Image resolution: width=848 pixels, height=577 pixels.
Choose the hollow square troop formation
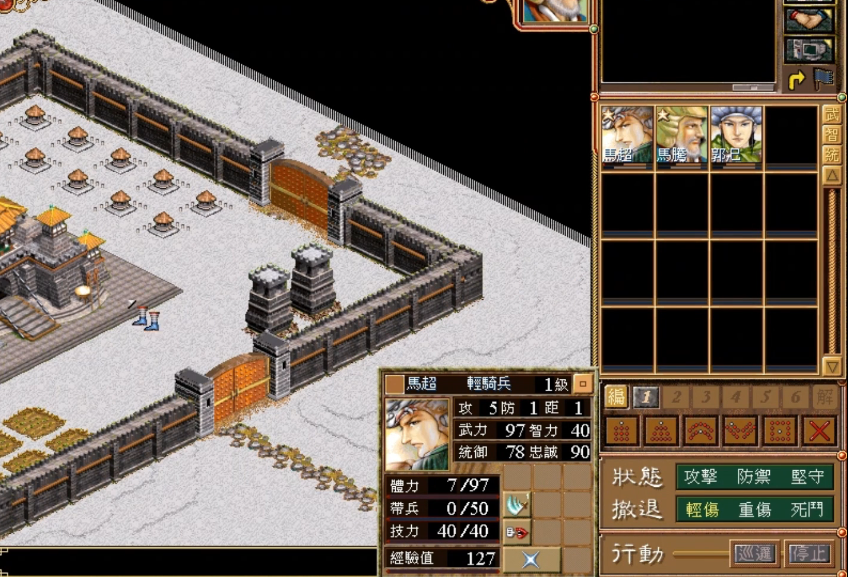pos(779,431)
